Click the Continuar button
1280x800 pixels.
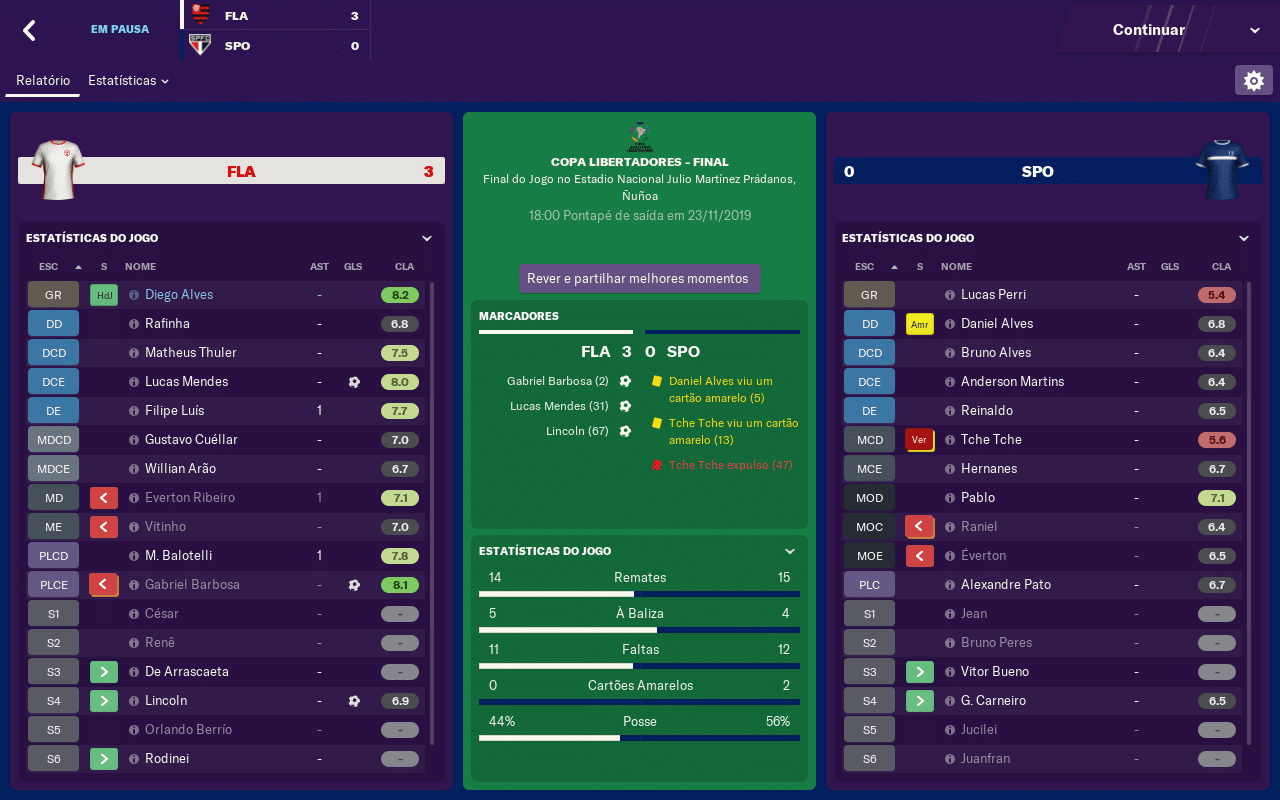[x=1148, y=30]
